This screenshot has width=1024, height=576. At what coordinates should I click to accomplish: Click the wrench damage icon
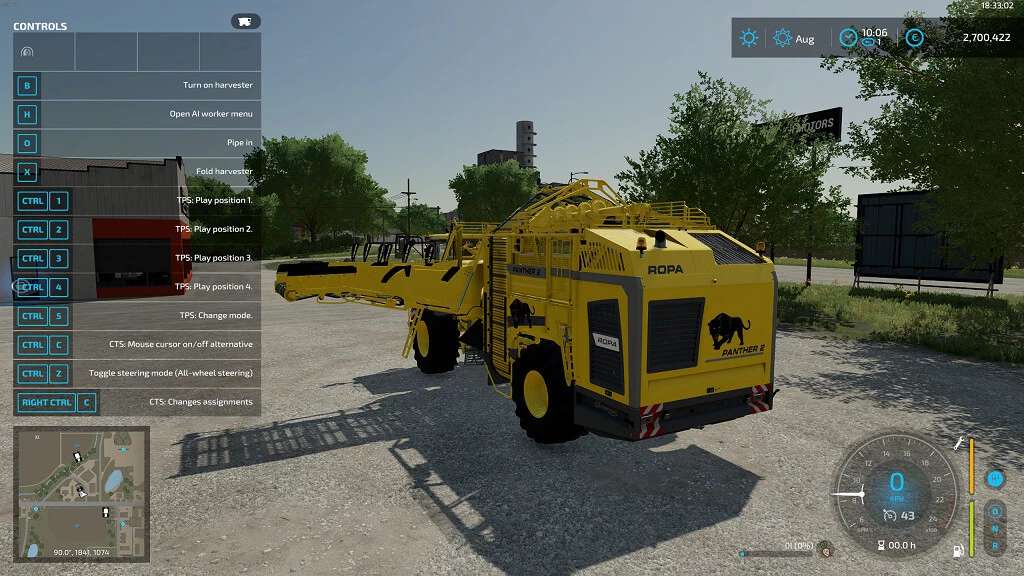[x=959, y=443]
